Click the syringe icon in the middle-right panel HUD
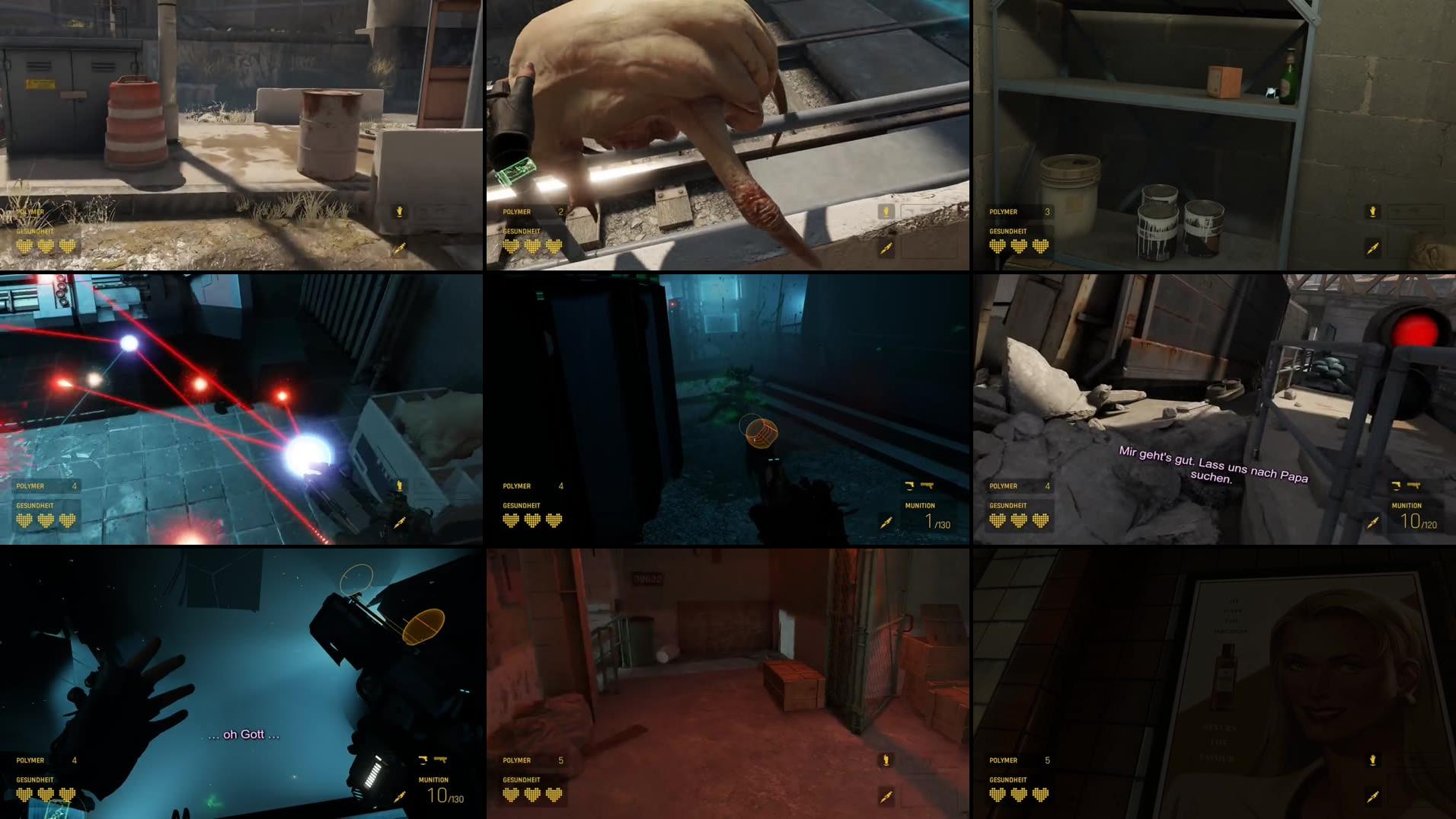 (x=1374, y=523)
